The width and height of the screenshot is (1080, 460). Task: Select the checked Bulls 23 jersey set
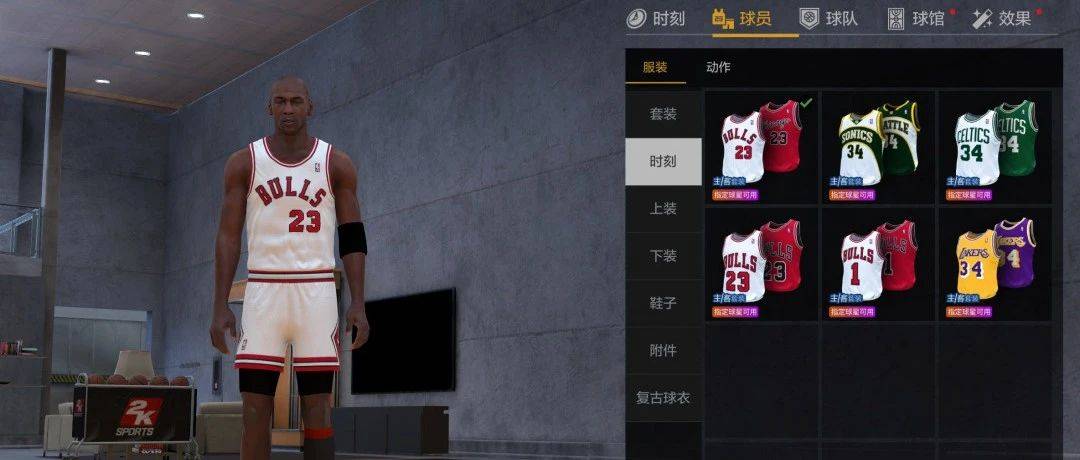point(762,147)
